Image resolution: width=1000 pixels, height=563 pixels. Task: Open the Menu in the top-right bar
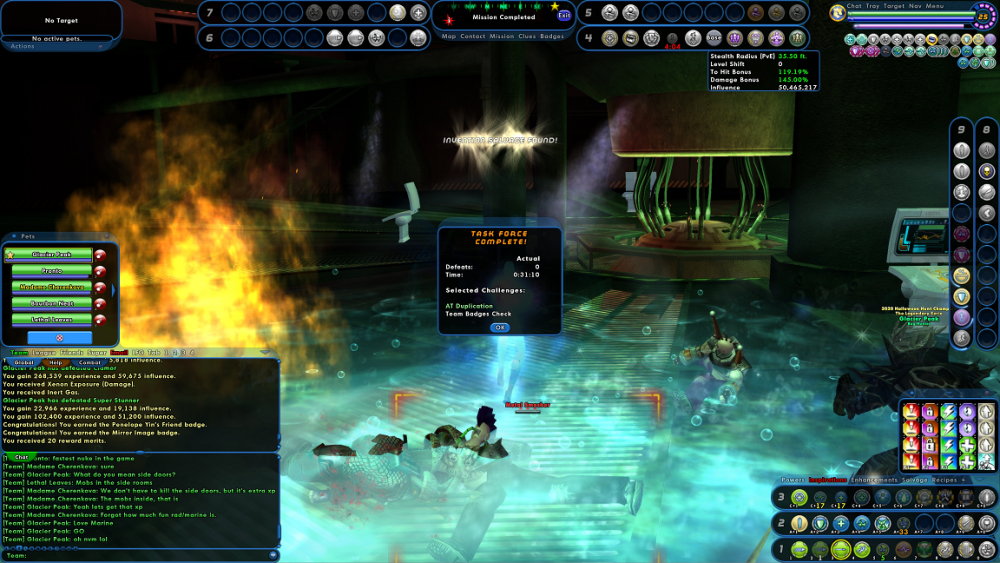coord(935,6)
